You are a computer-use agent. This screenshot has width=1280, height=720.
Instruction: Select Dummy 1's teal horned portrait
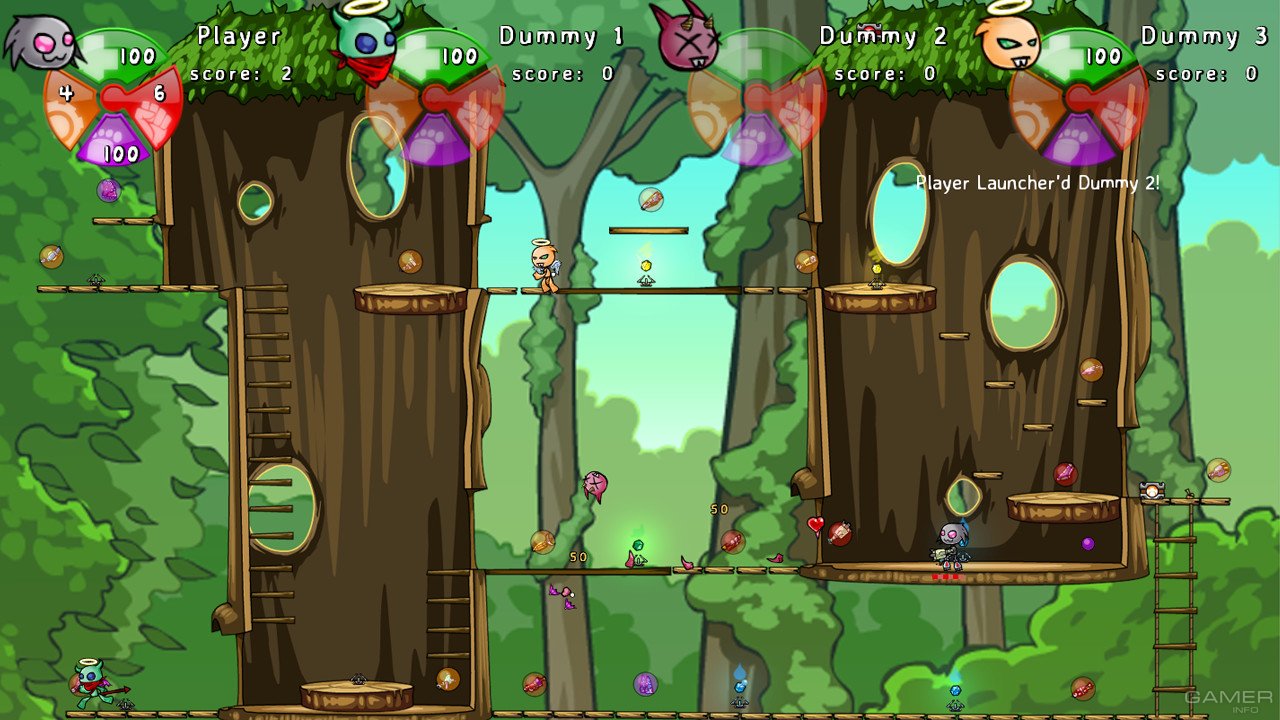pos(368,40)
